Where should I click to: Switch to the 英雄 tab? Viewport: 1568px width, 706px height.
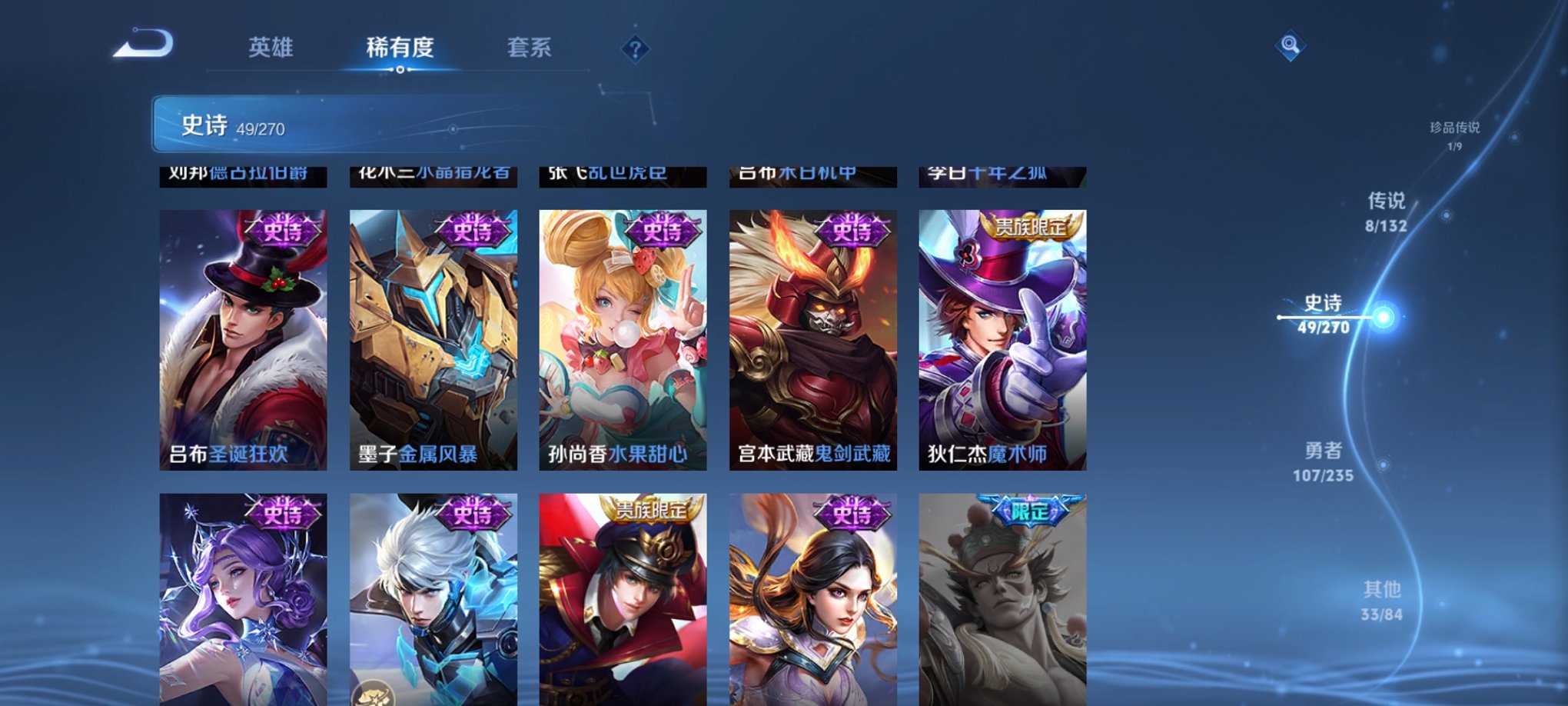(x=270, y=48)
